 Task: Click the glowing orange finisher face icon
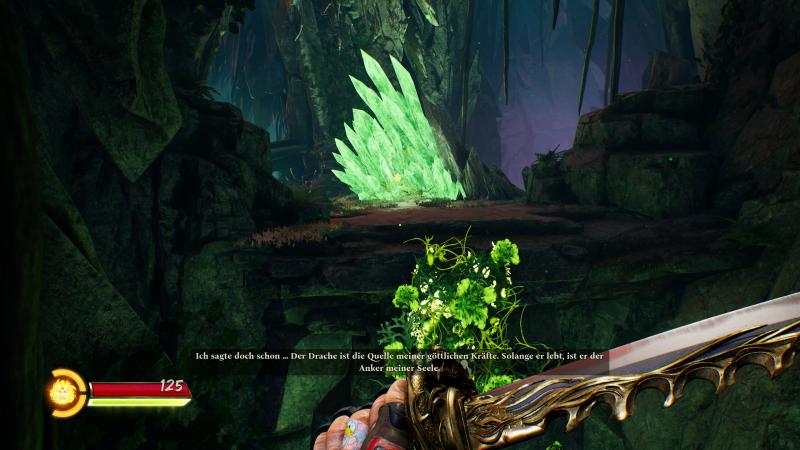(x=68, y=391)
